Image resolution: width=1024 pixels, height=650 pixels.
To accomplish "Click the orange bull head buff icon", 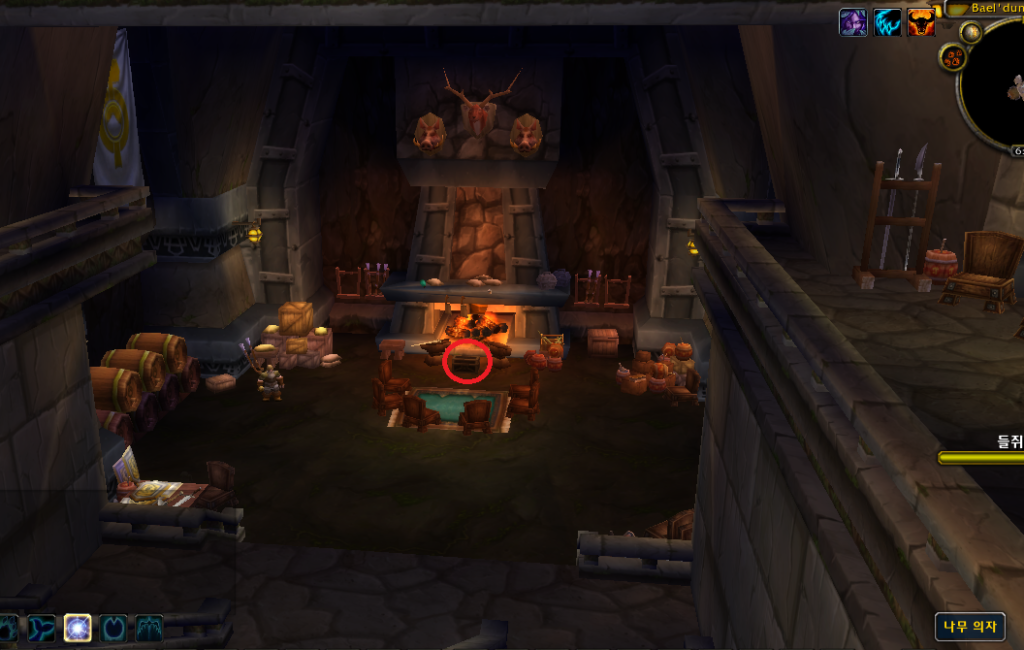I will 921,23.
